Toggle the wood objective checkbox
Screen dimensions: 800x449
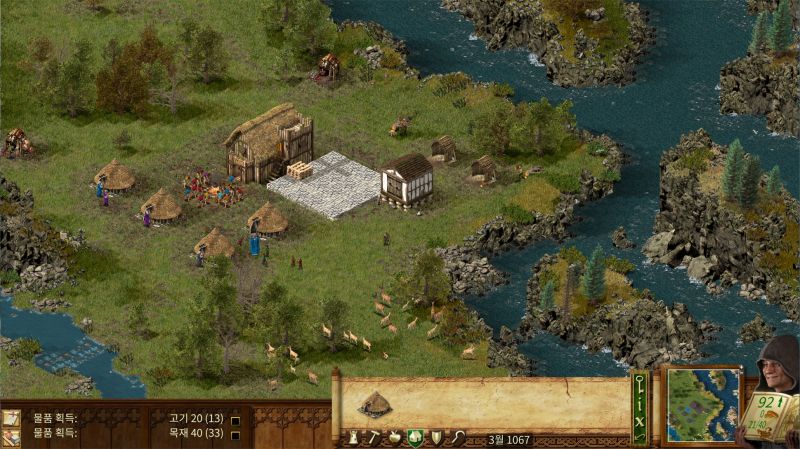click(234, 434)
